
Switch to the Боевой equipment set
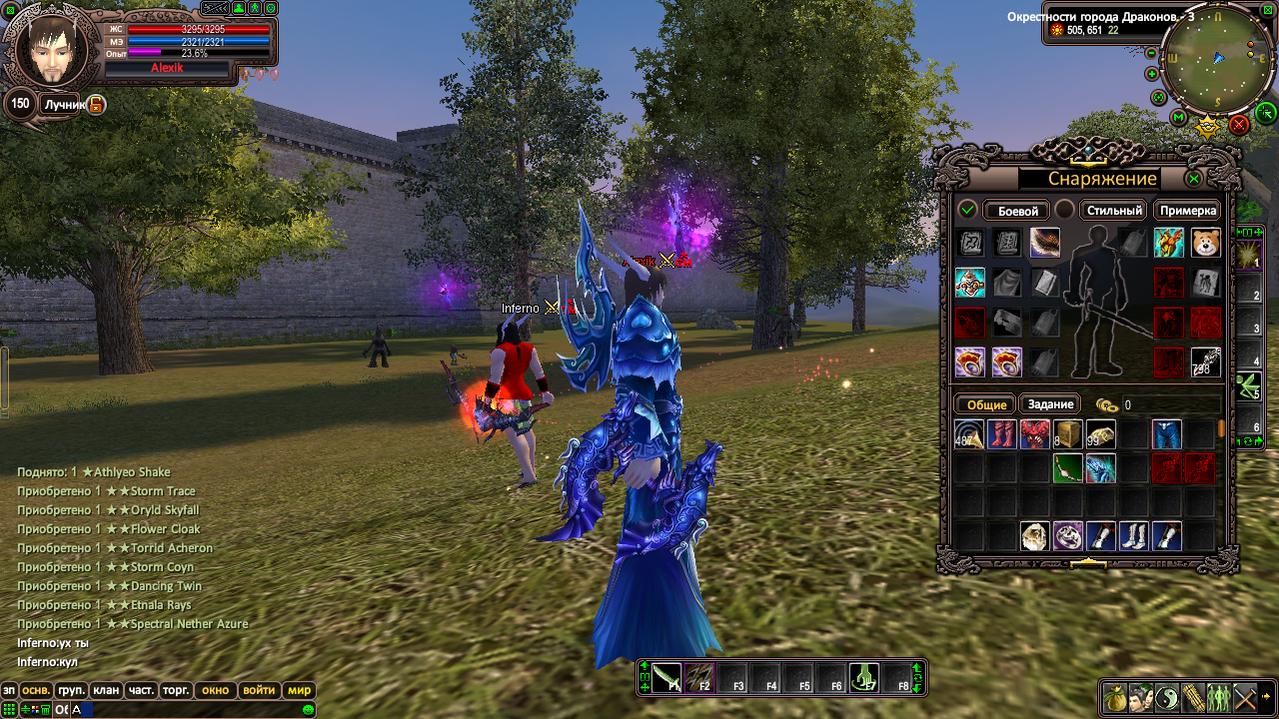click(x=1016, y=211)
